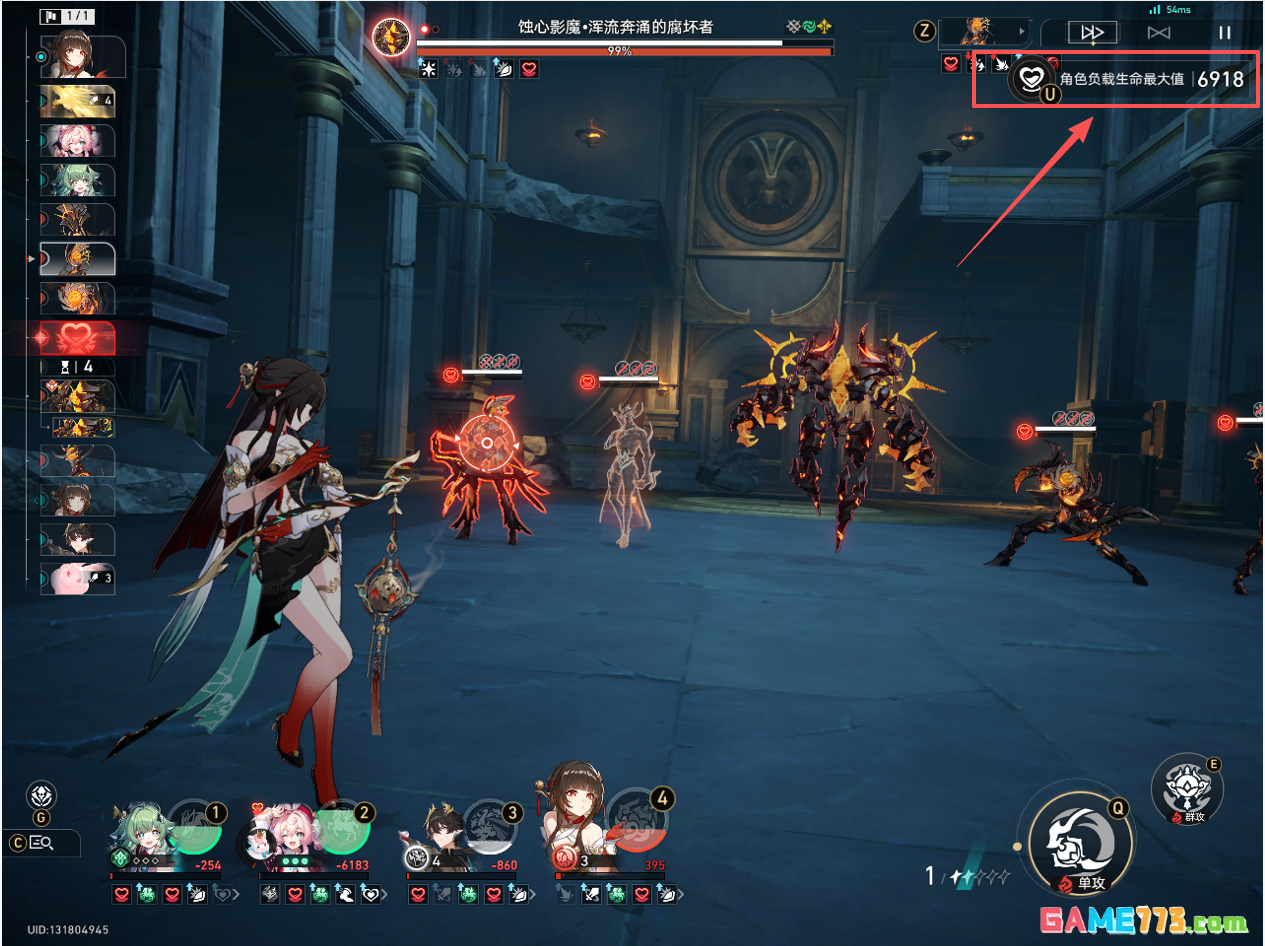
Task: Expand the green-haired character's buff list
Action: pyautogui.click(x=237, y=895)
